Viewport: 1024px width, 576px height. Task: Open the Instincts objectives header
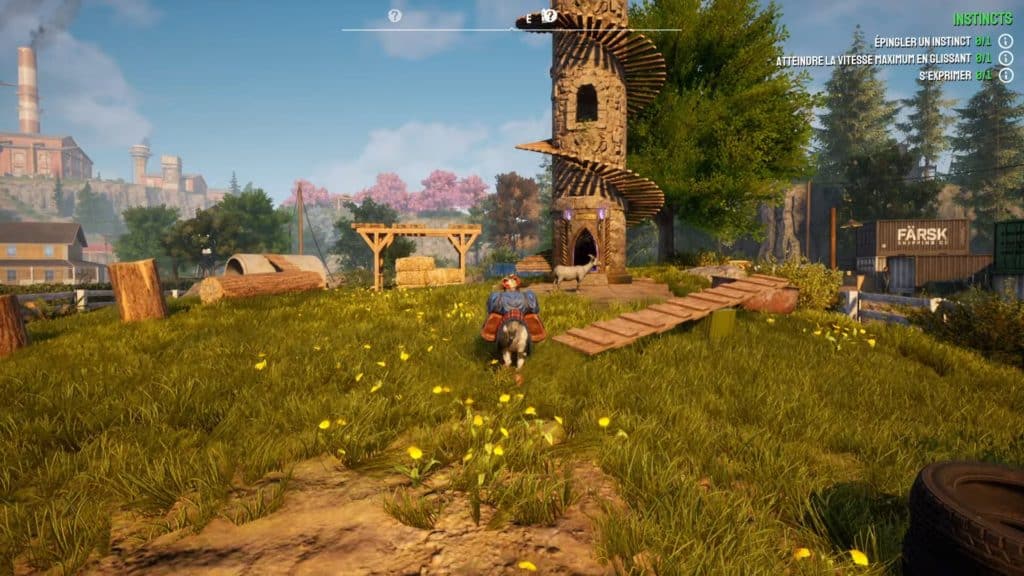[982, 19]
